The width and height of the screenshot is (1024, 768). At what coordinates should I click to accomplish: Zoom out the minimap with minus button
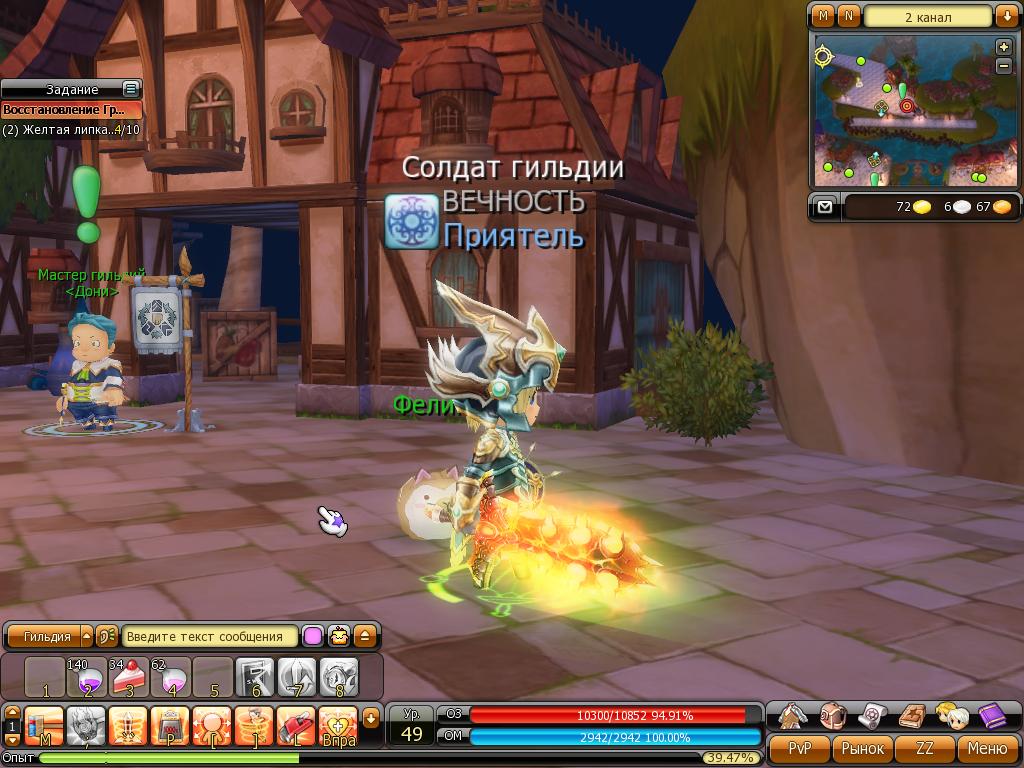(1004, 66)
